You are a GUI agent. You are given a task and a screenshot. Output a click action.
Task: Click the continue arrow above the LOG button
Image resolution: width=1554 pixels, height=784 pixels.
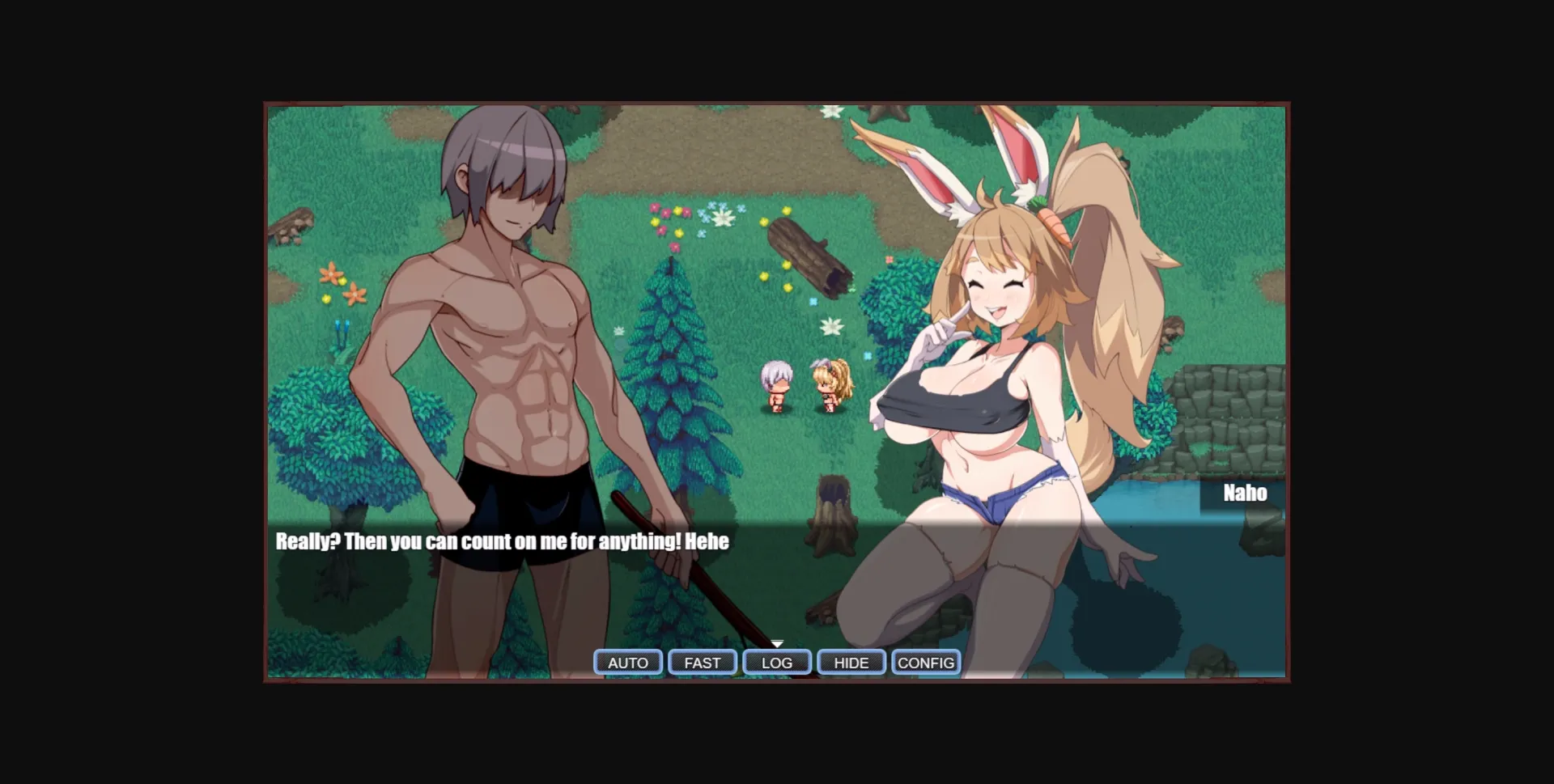tap(776, 645)
